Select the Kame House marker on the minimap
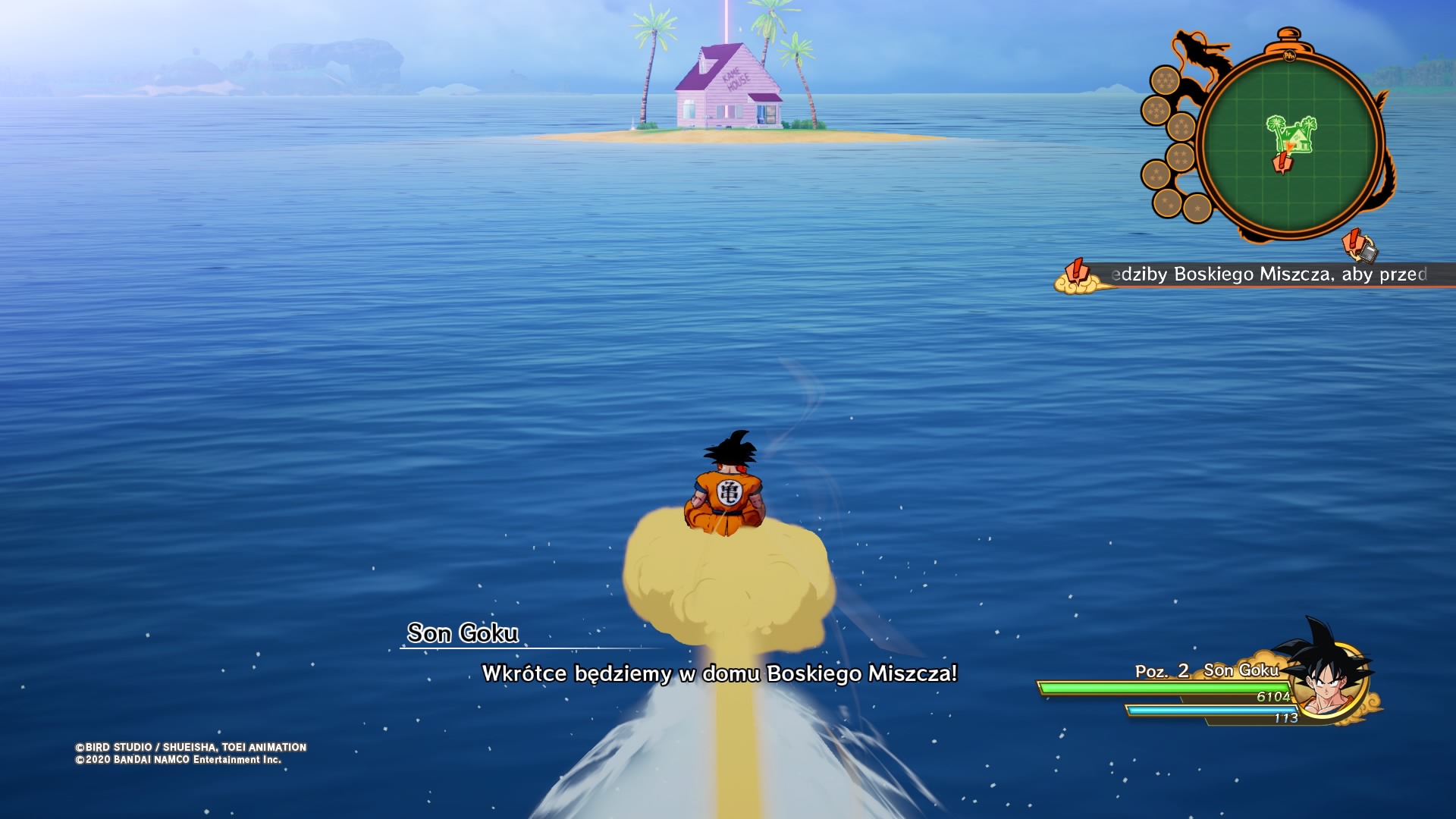This screenshot has height=819, width=1456. [1294, 133]
